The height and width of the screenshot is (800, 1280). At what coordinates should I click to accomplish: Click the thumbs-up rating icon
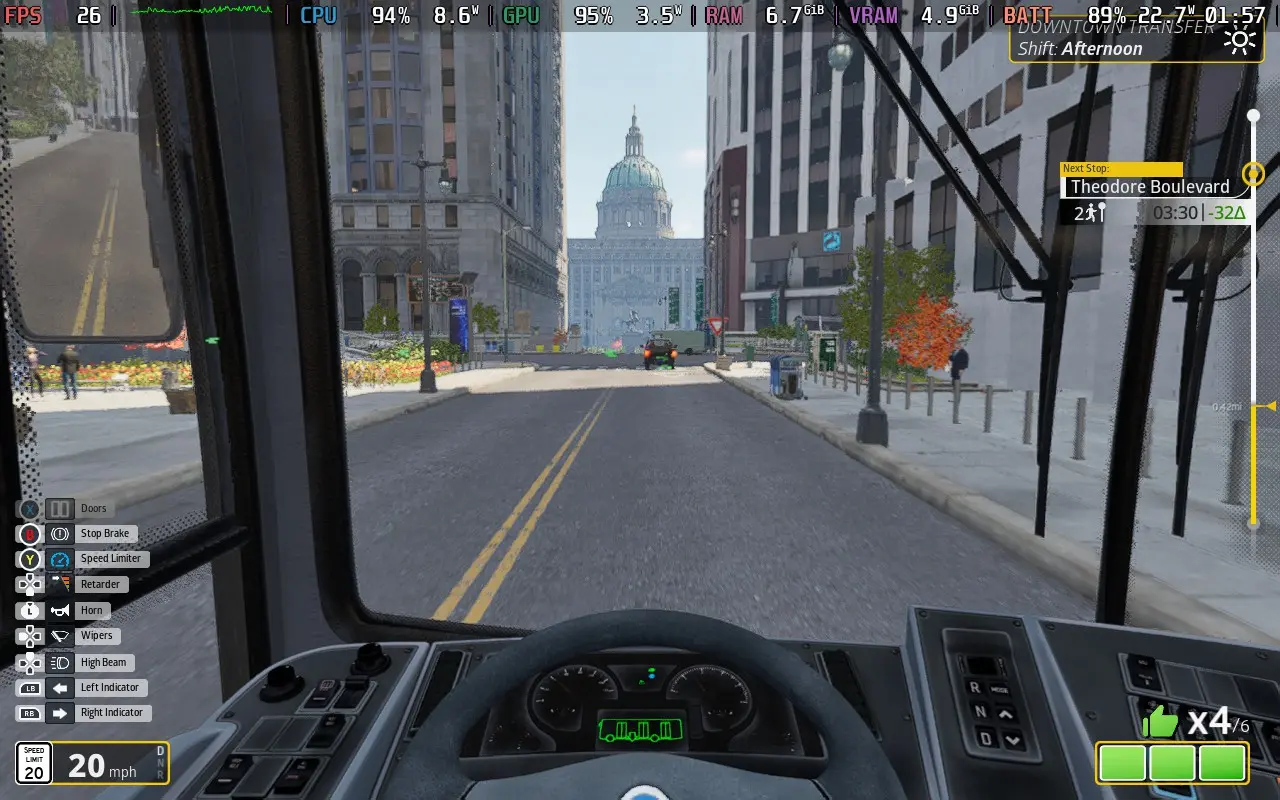click(1160, 720)
